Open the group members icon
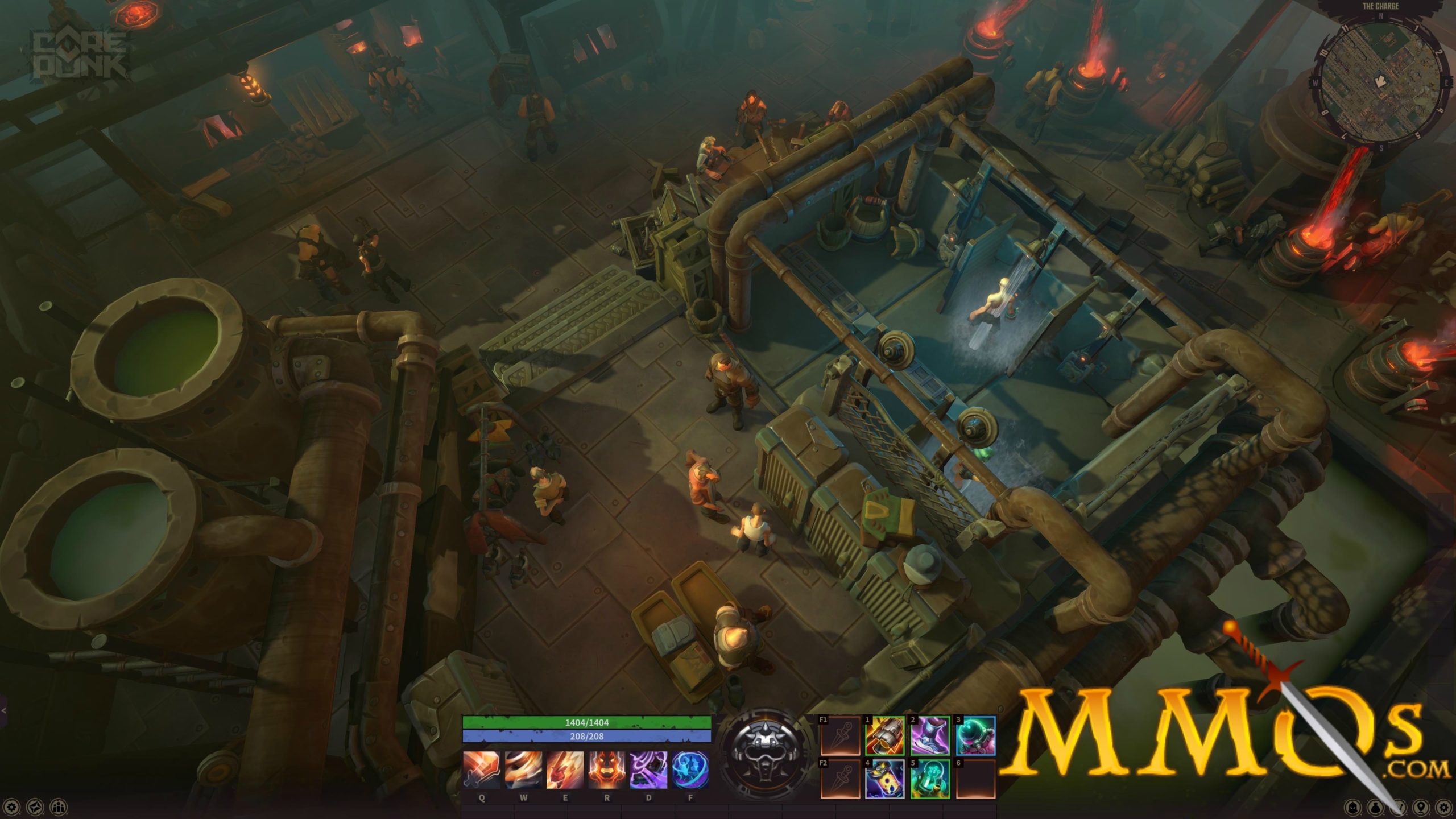The width and height of the screenshot is (1456, 819). 58,806
